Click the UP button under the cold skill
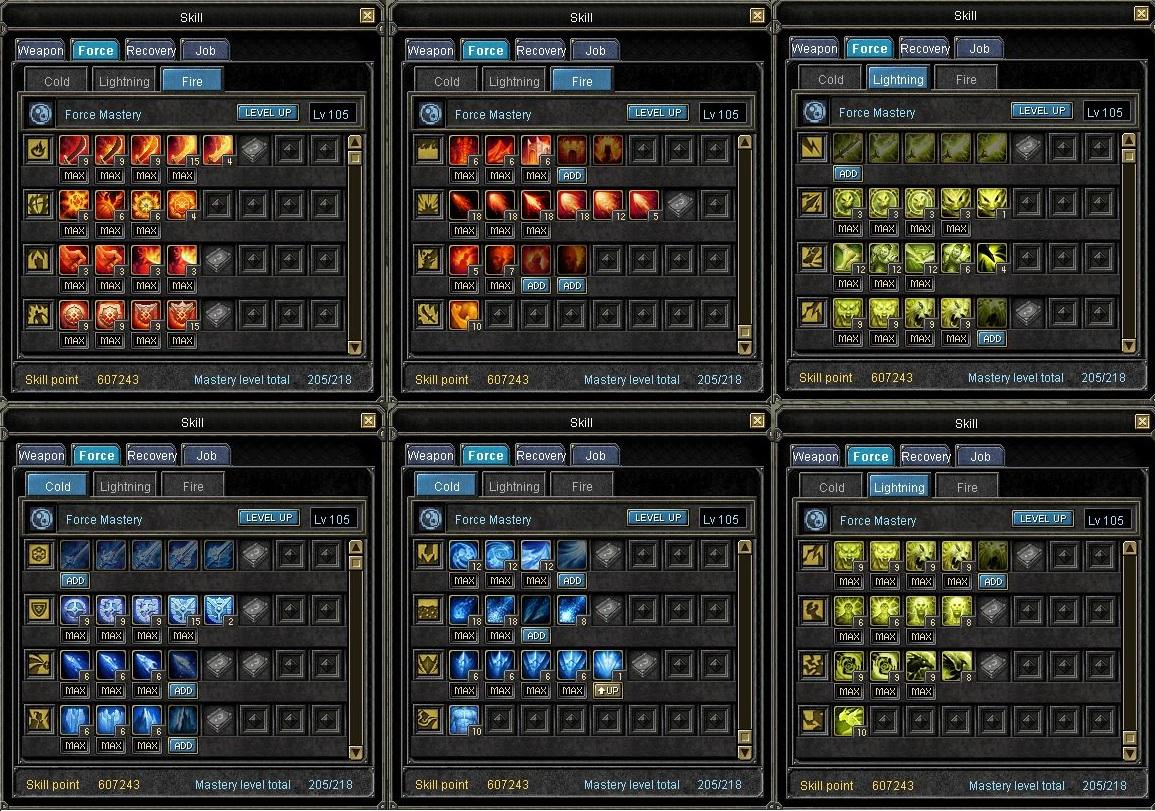The width and height of the screenshot is (1155, 811). [x=607, y=691]
